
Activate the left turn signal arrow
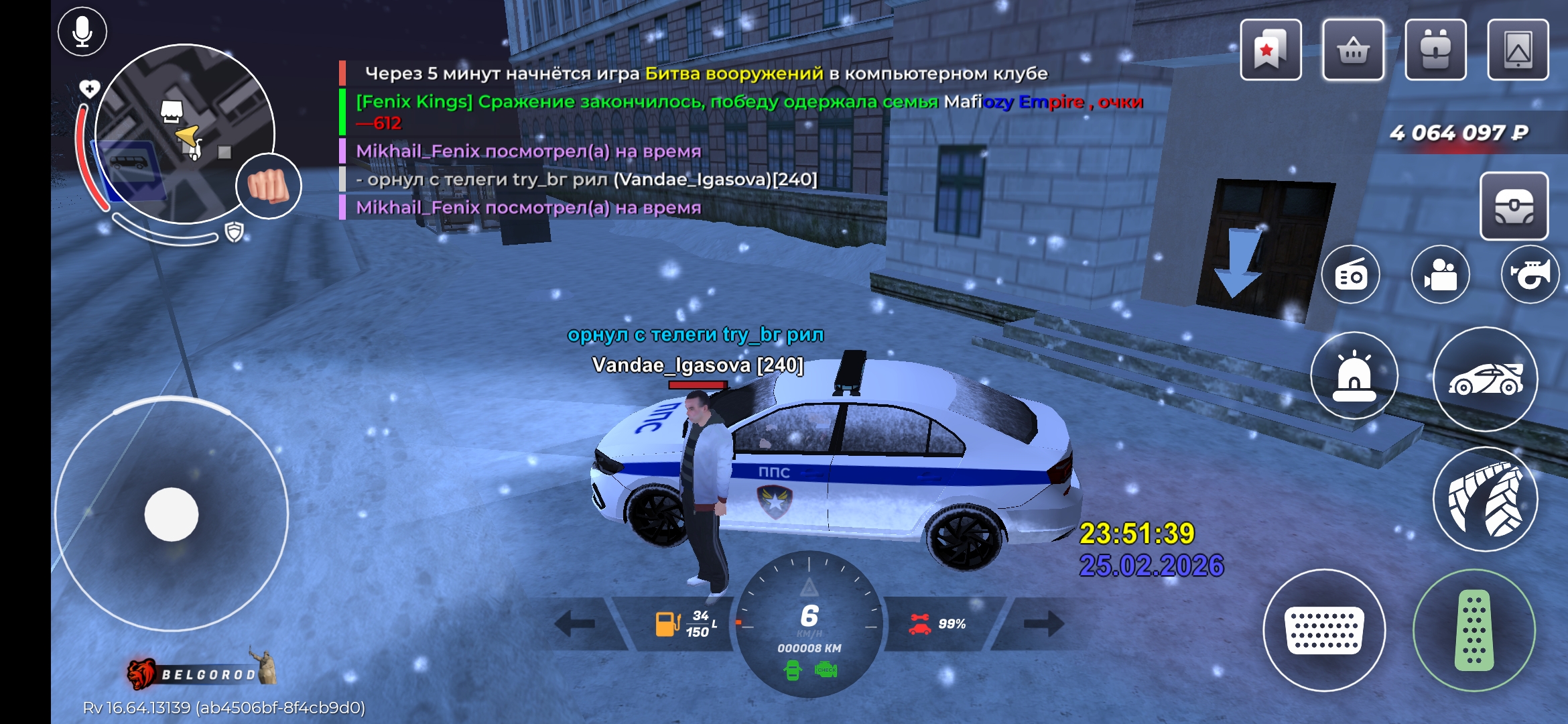576,623
